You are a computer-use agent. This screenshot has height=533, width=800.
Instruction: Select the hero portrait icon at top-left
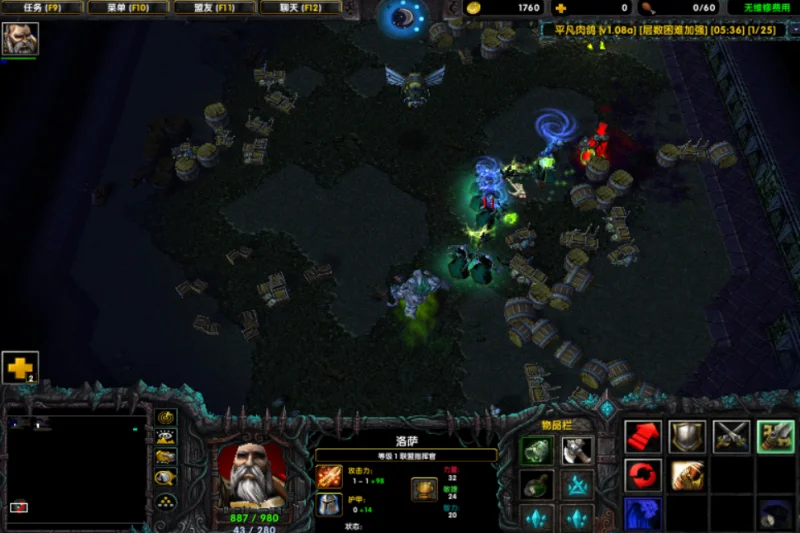pyautogui.click(x=20, y=39)
